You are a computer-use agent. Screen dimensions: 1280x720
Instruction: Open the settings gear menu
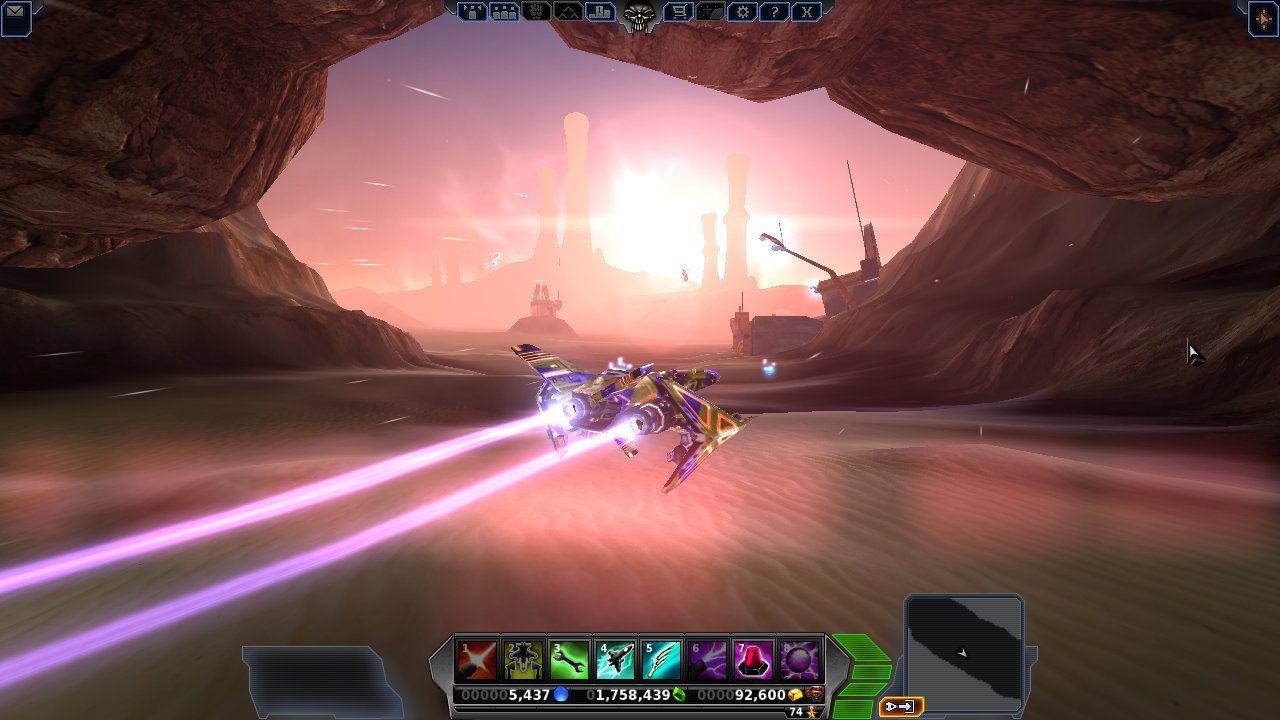(741, 12)
